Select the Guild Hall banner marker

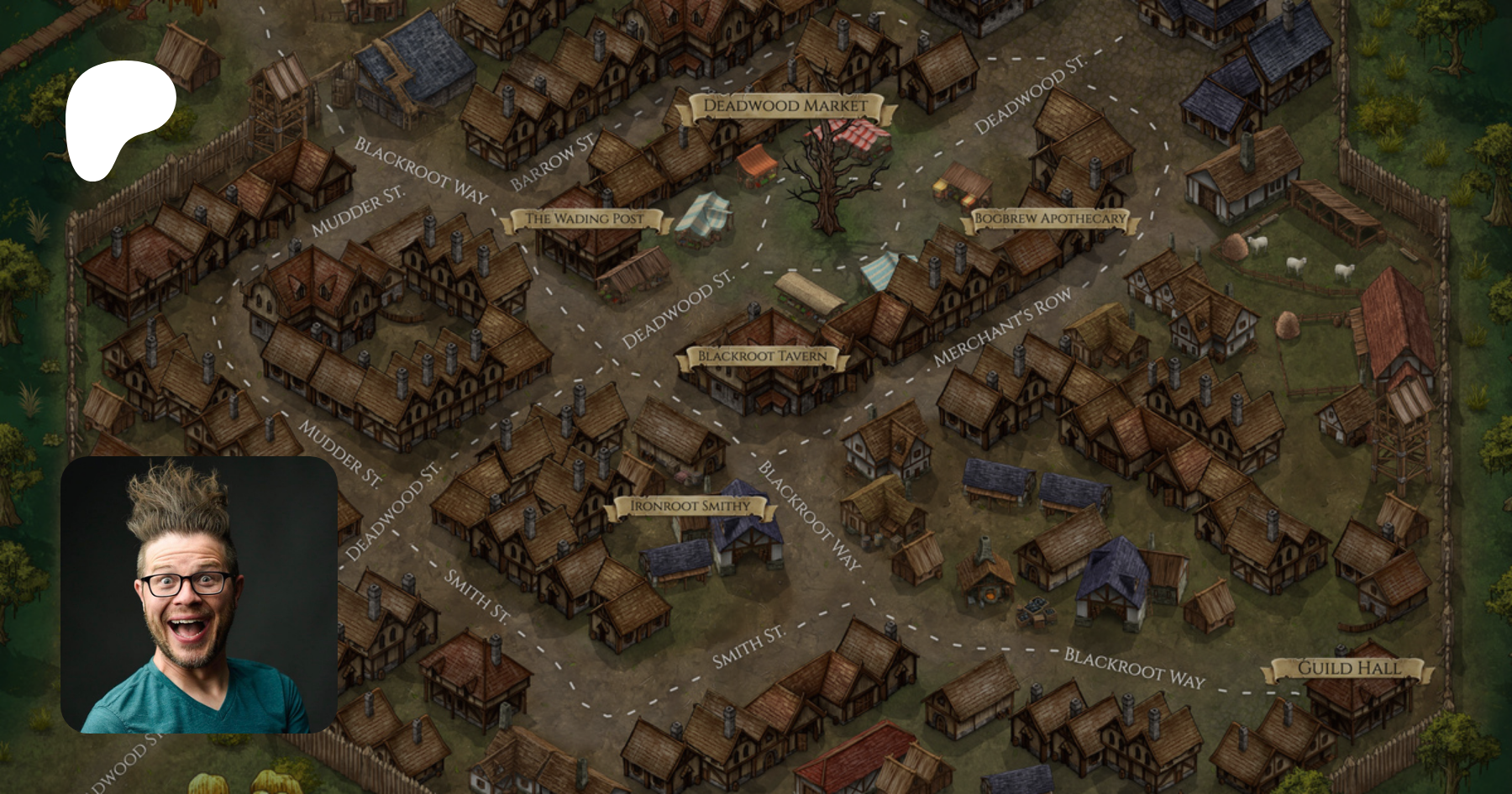pyautogui.click(x=1349, y=669)
